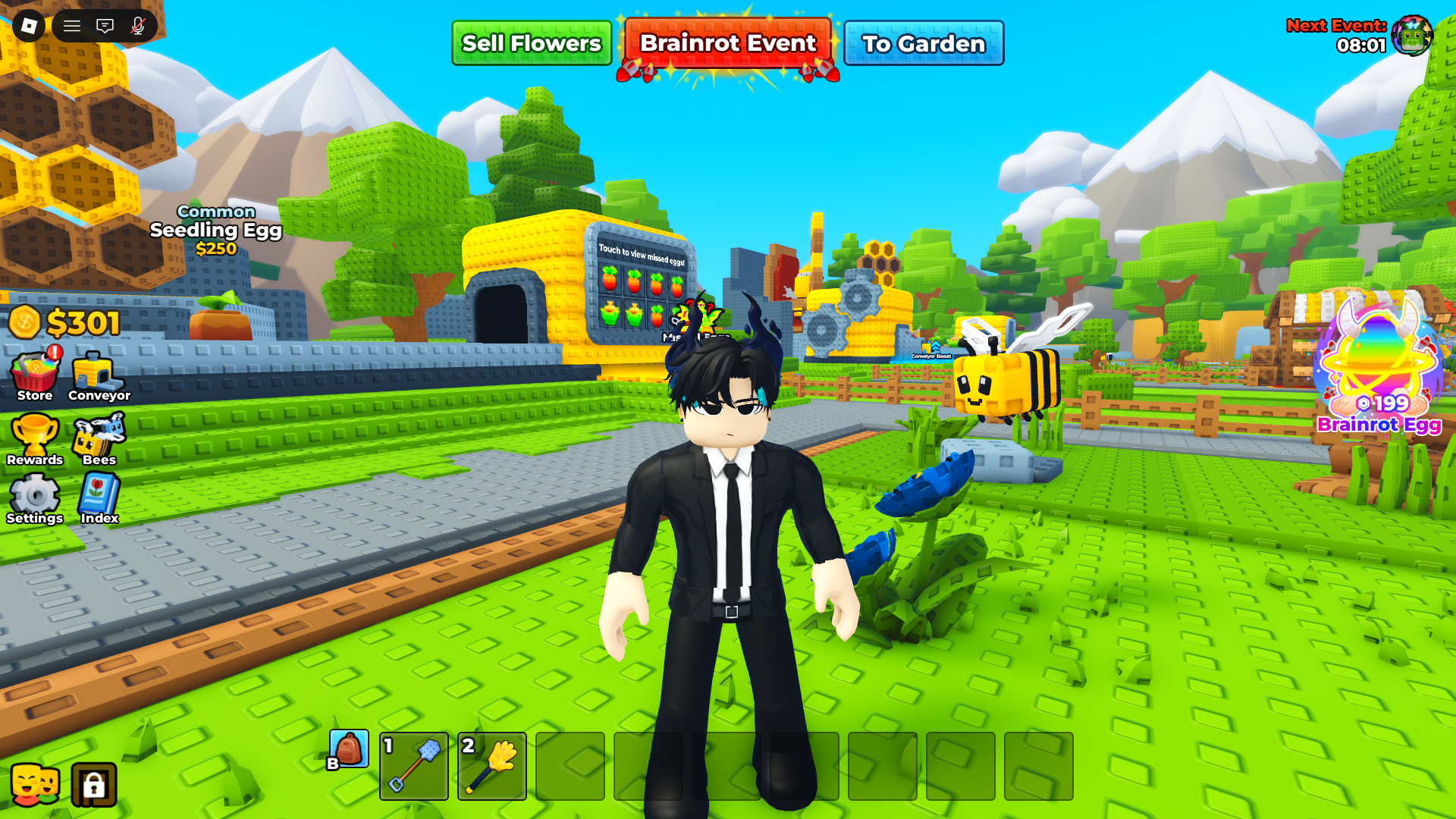Viewport: 1456px width, 819px height.
Task: Click the Sell Flowers button
Action: (531, 43)
